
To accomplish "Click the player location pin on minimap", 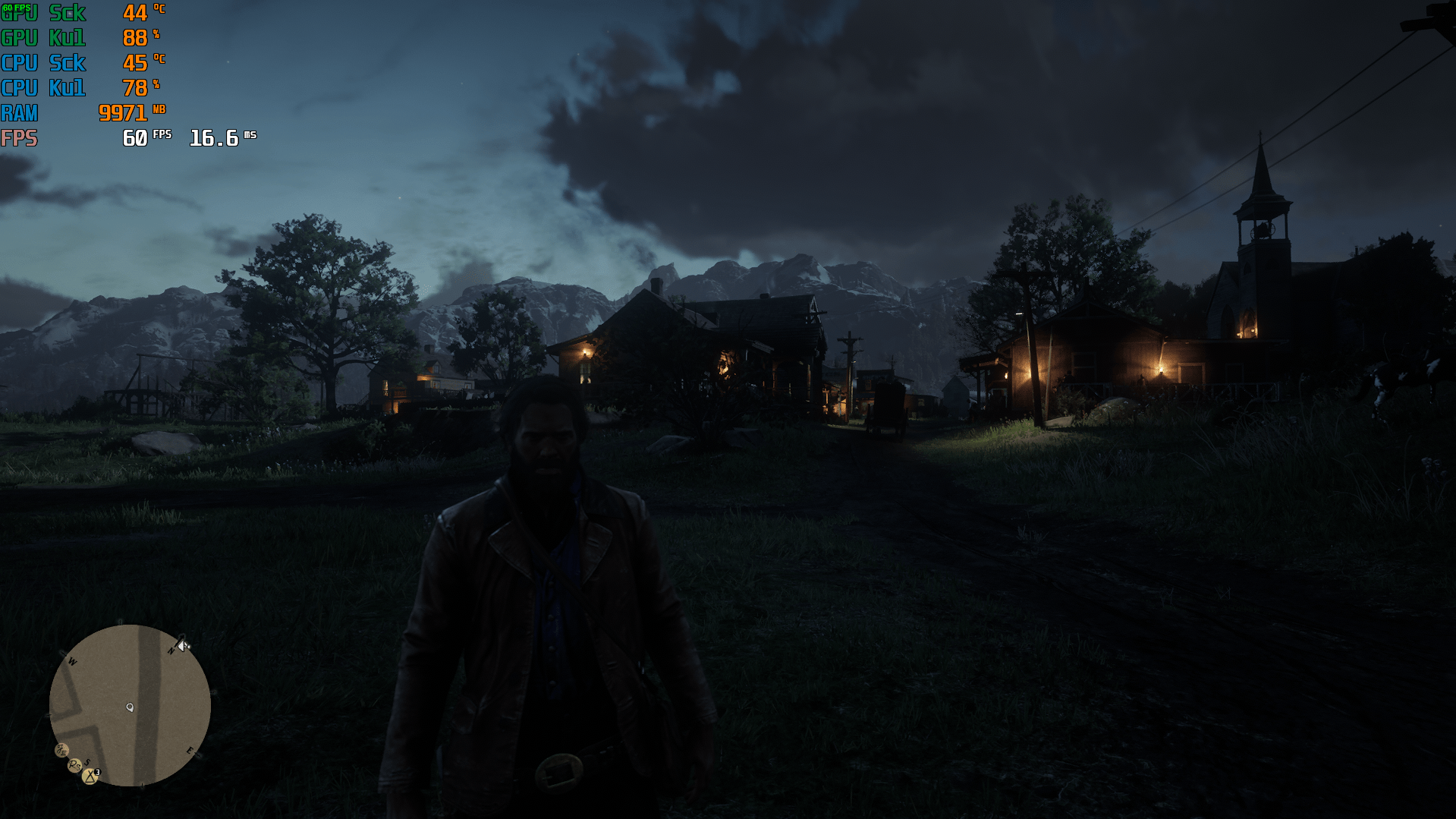I will click(x=130, y=707).
